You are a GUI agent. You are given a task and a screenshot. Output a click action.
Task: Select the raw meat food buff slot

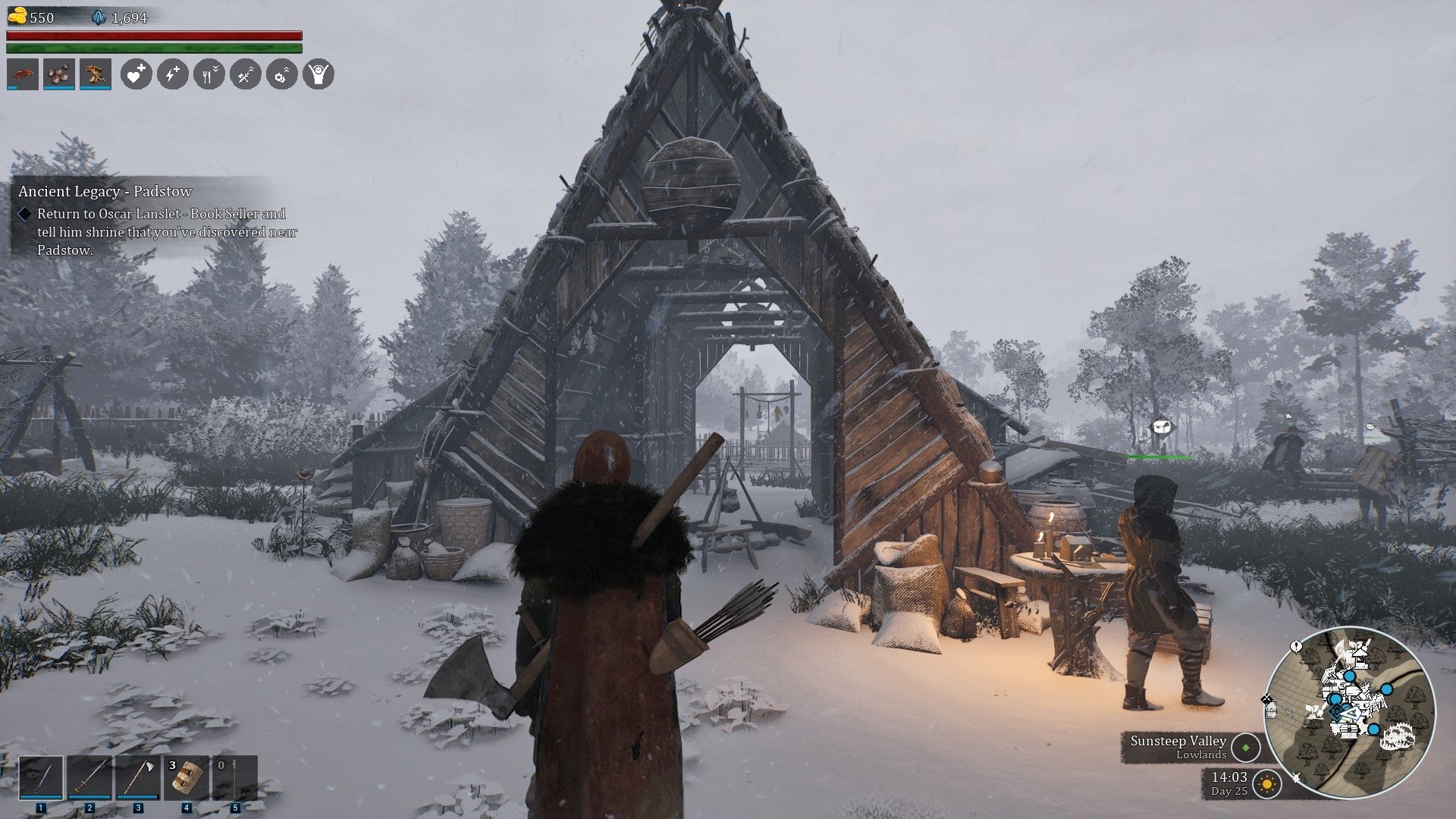click(23, 74)
